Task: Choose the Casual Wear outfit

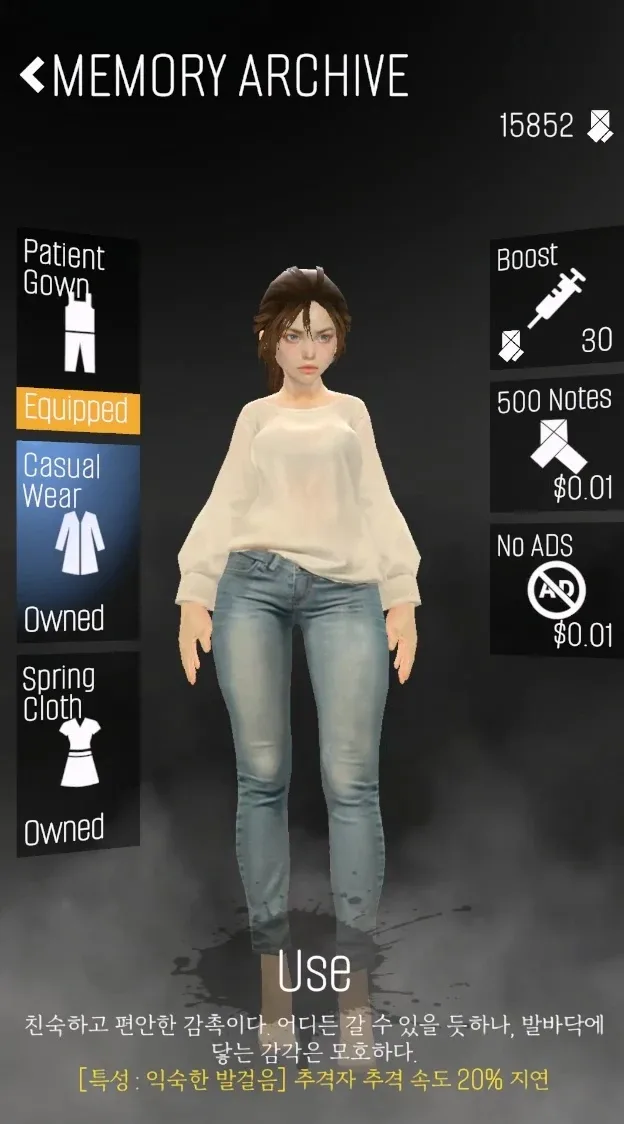Action: point(77,541)
